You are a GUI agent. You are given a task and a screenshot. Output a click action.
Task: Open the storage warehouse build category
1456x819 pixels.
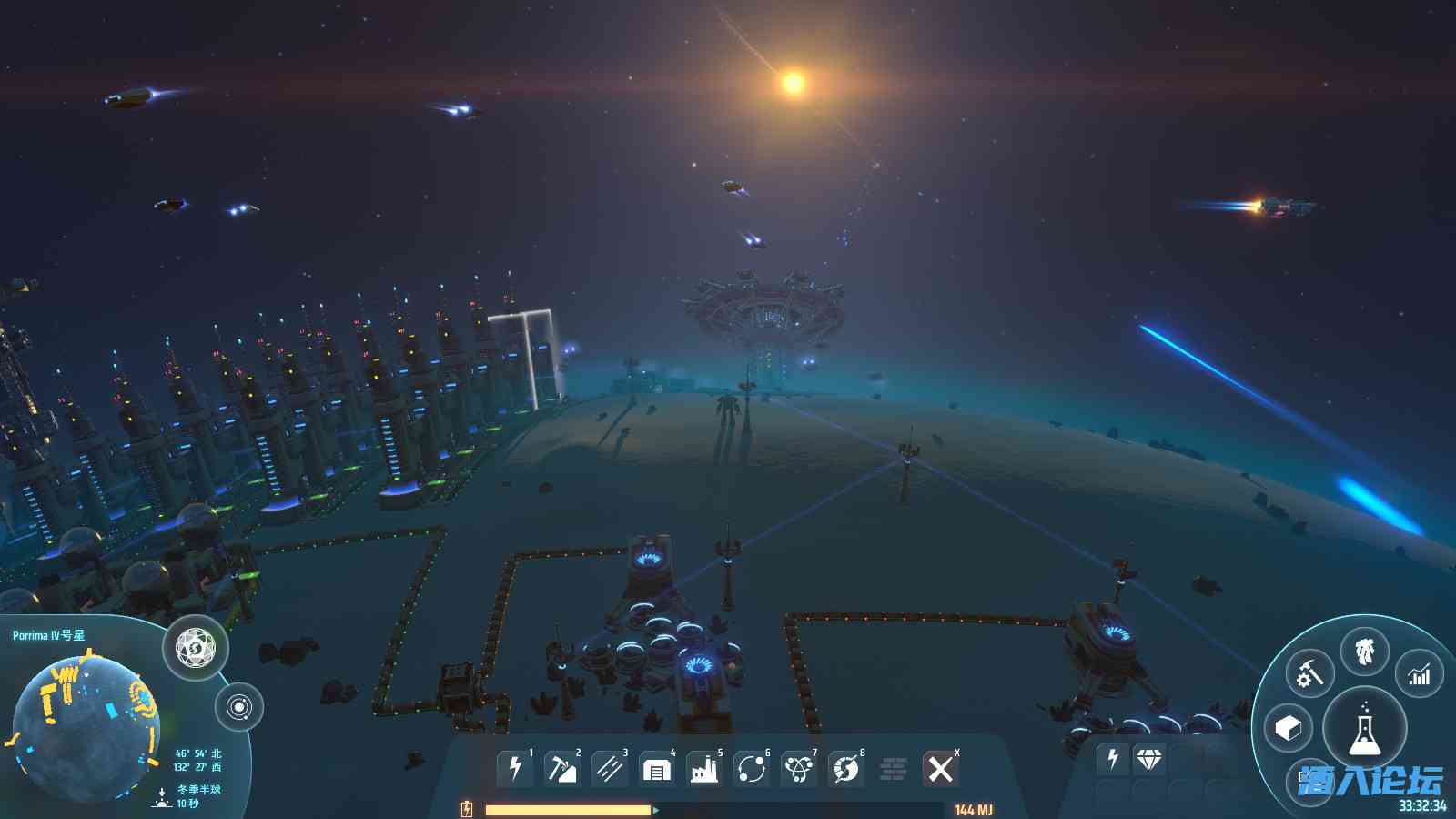(656, 769)
